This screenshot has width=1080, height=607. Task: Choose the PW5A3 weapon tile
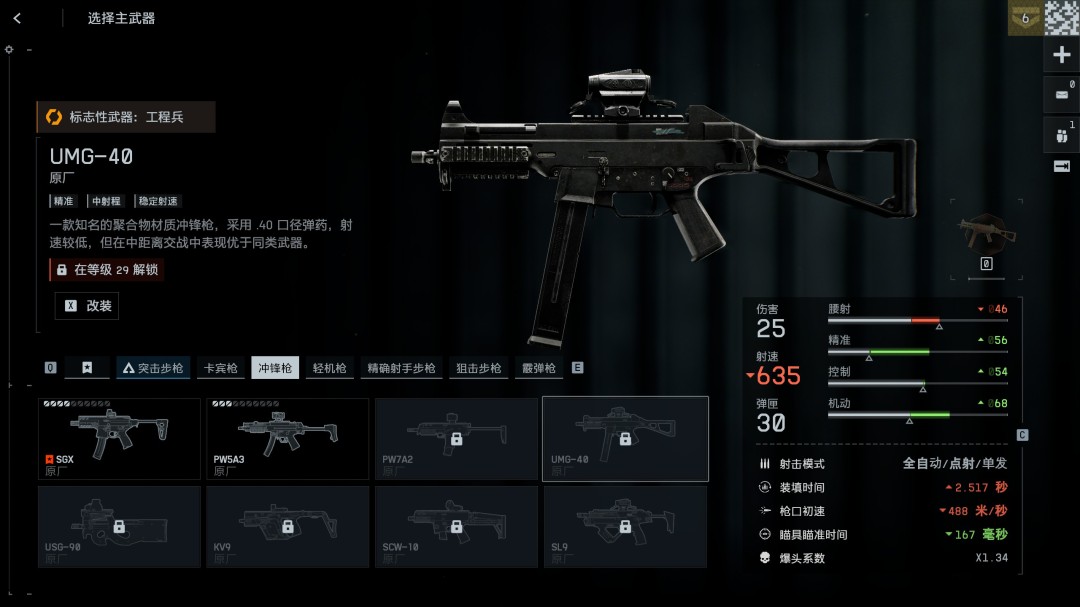click(x=288, y=439)
